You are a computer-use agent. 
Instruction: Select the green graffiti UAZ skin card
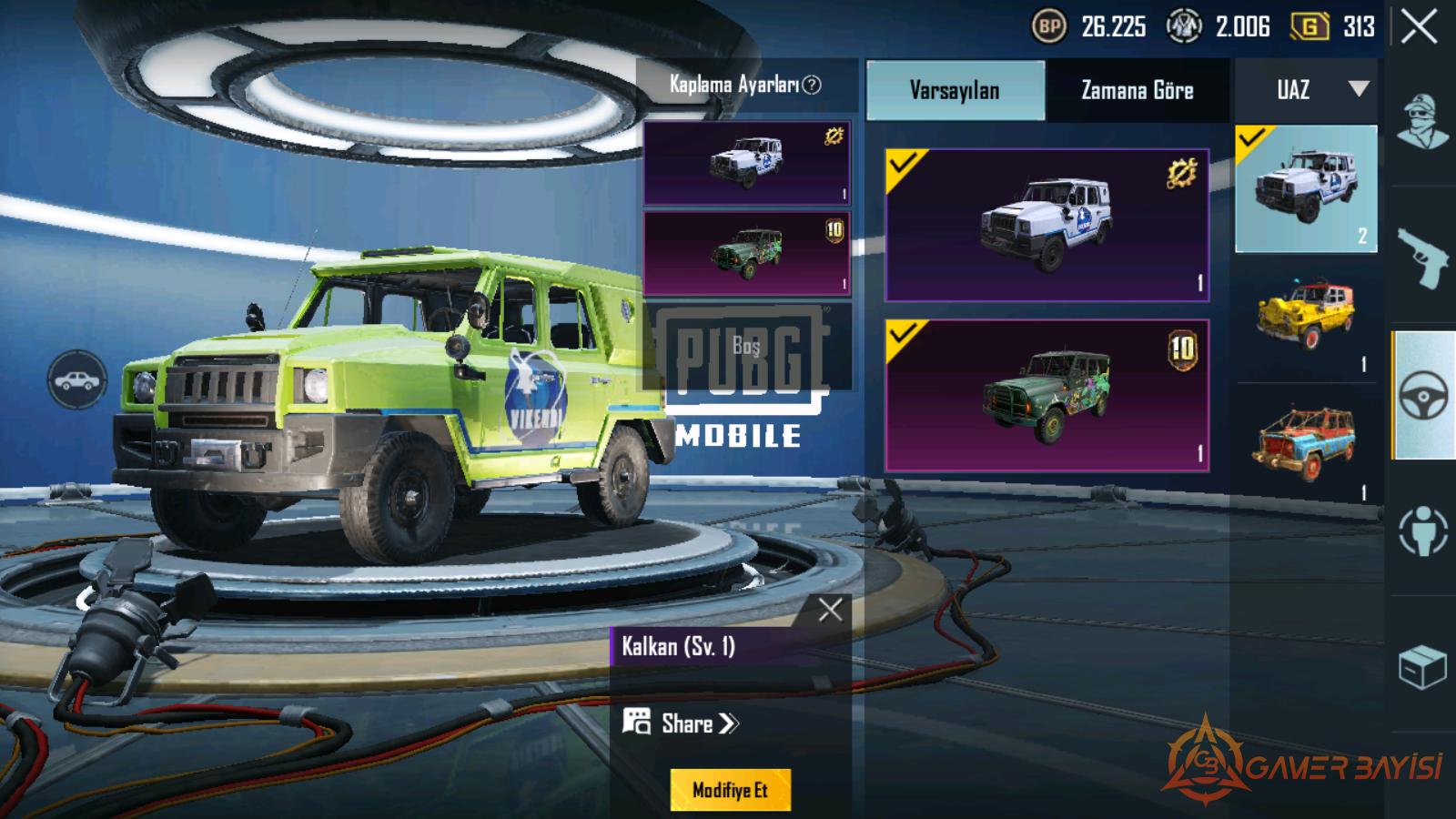tap(1046, 395)
